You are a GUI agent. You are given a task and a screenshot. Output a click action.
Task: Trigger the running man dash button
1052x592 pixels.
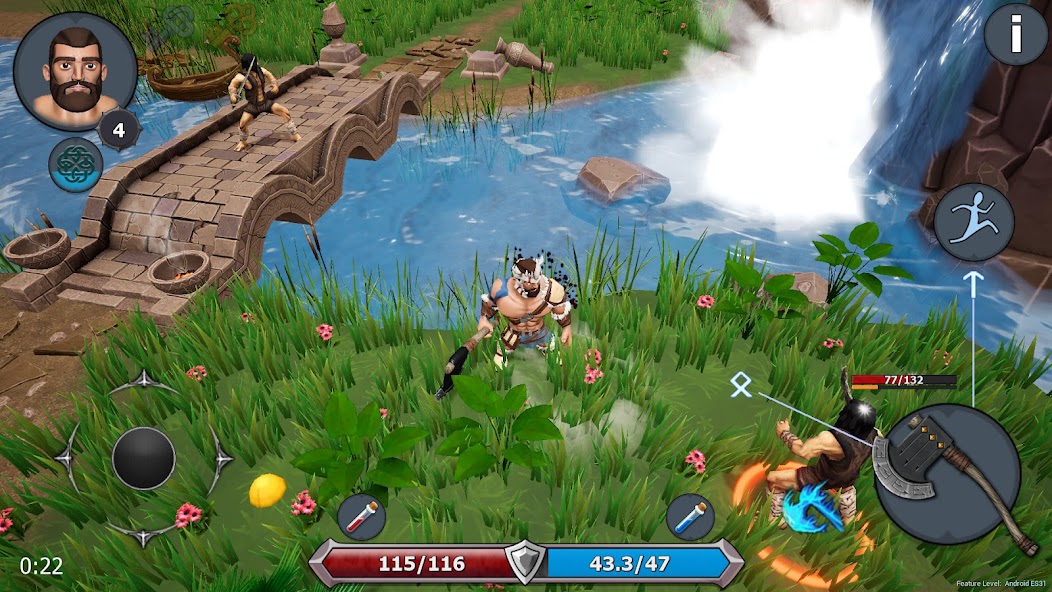[x=974, y=222]
